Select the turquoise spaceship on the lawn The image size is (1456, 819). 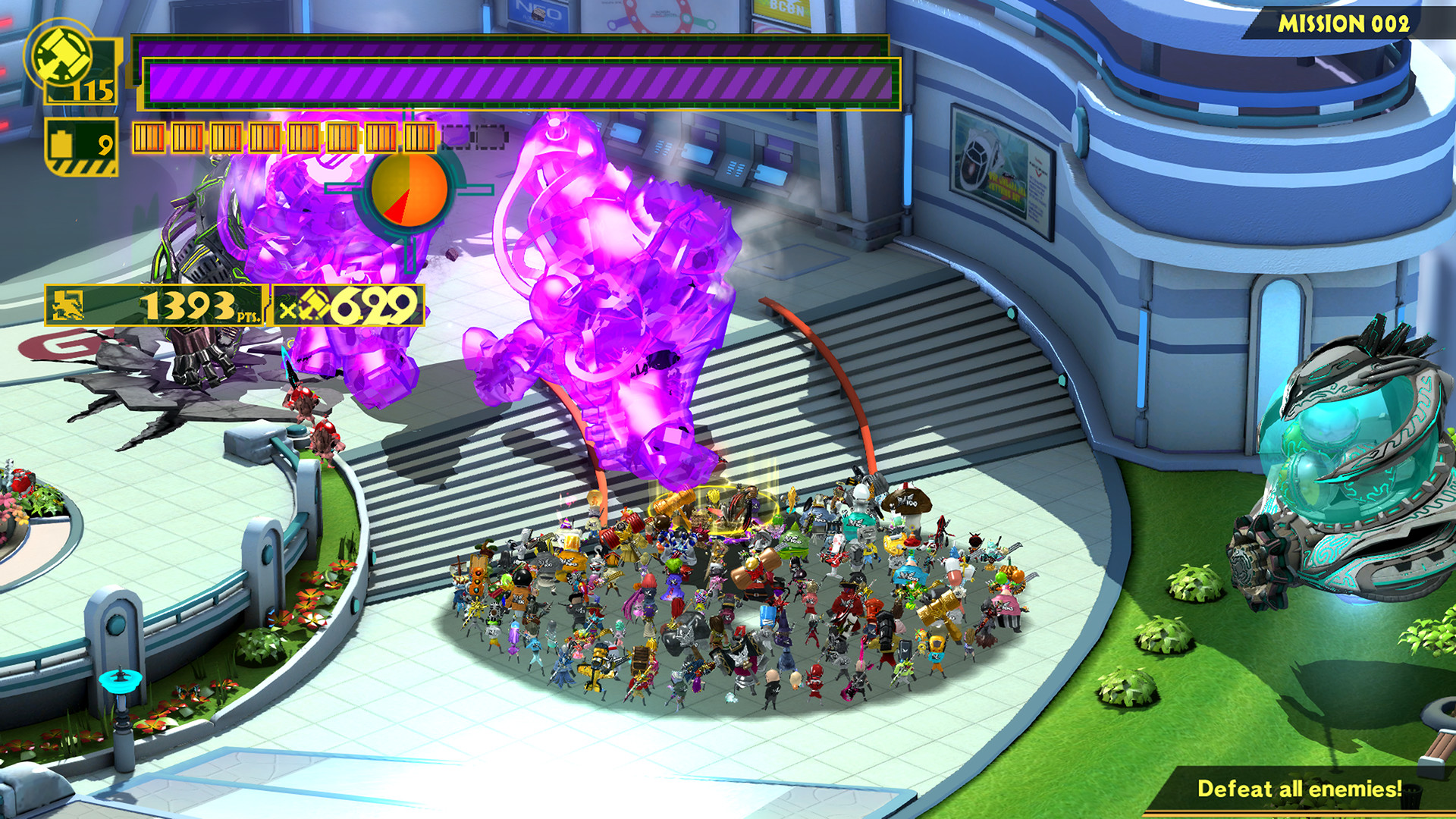[x=1357, y=485]
